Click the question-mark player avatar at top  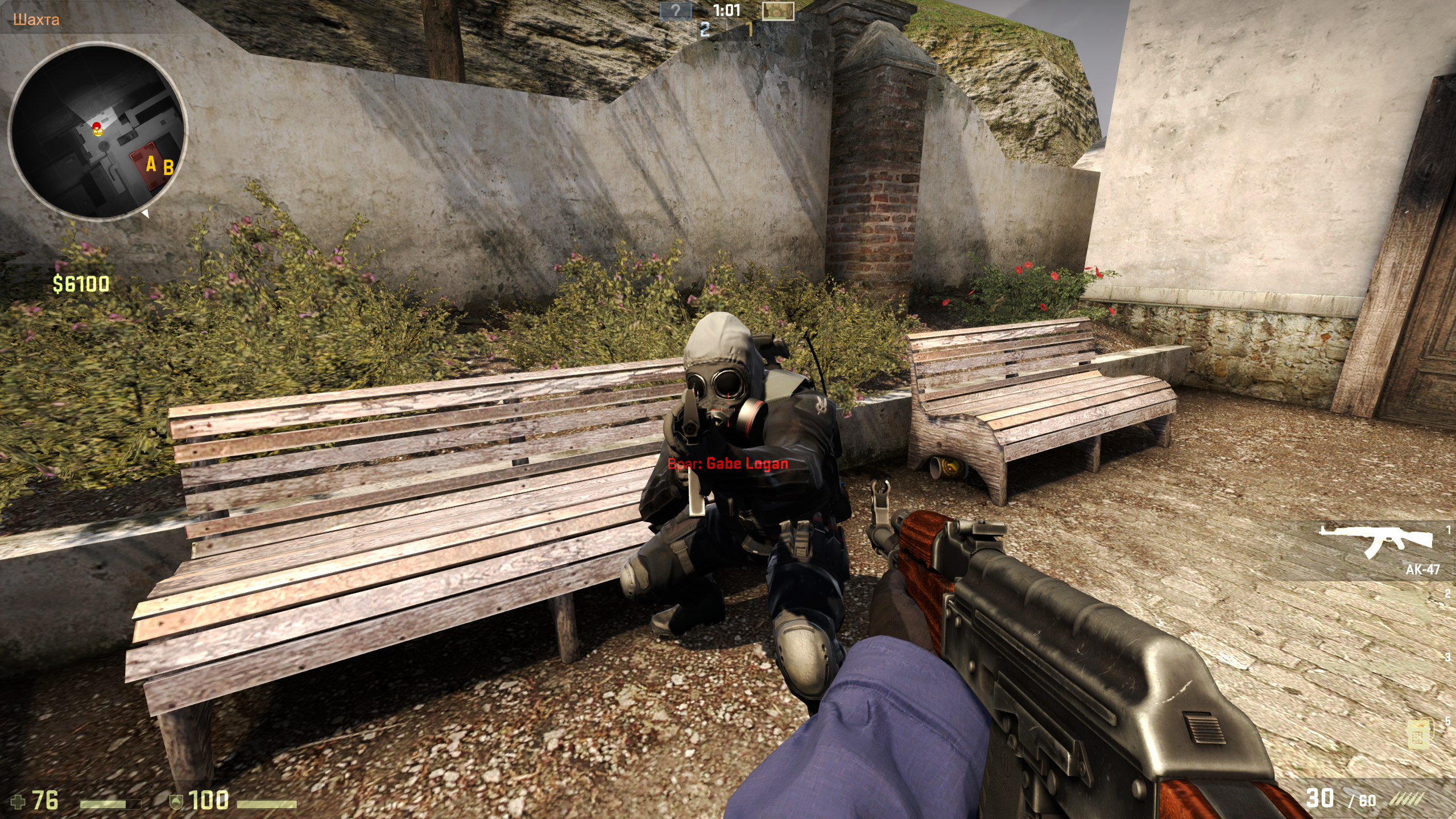[x=675, y=10]
